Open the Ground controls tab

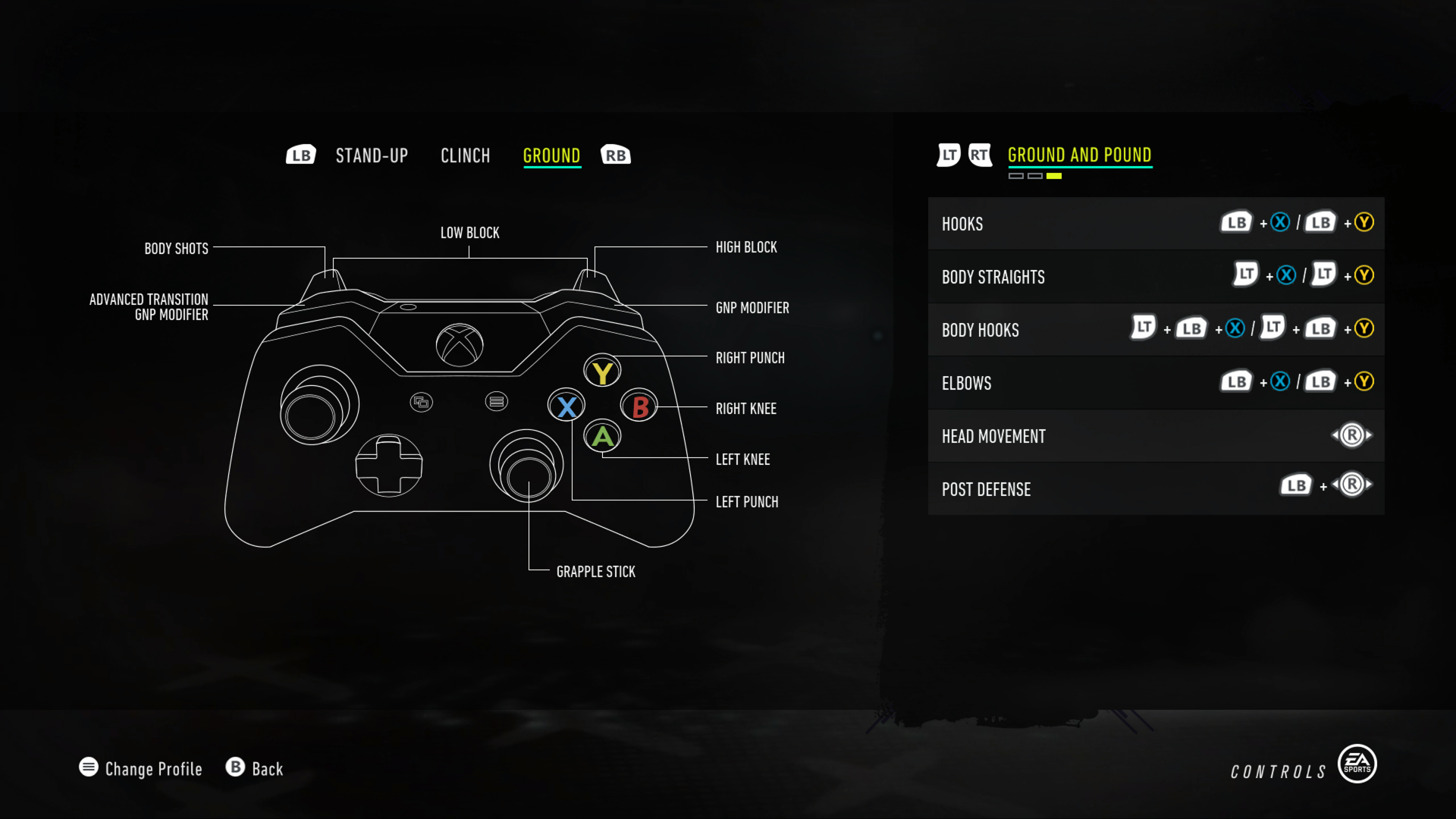coord(552,155)
